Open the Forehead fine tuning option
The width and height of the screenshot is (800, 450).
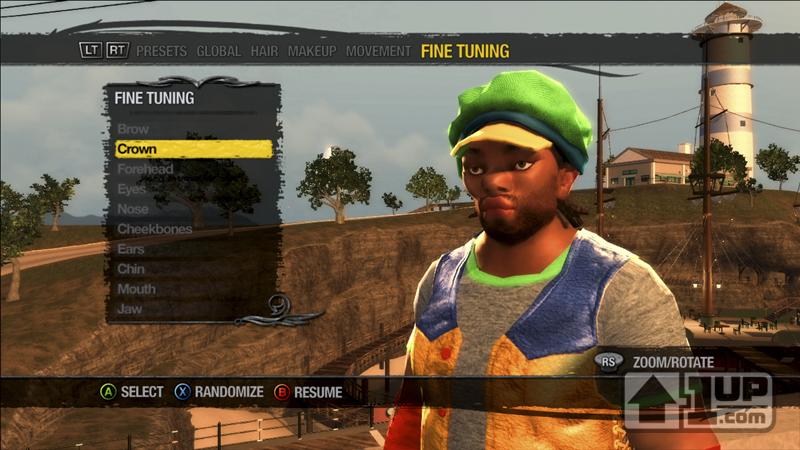(145, 169)
